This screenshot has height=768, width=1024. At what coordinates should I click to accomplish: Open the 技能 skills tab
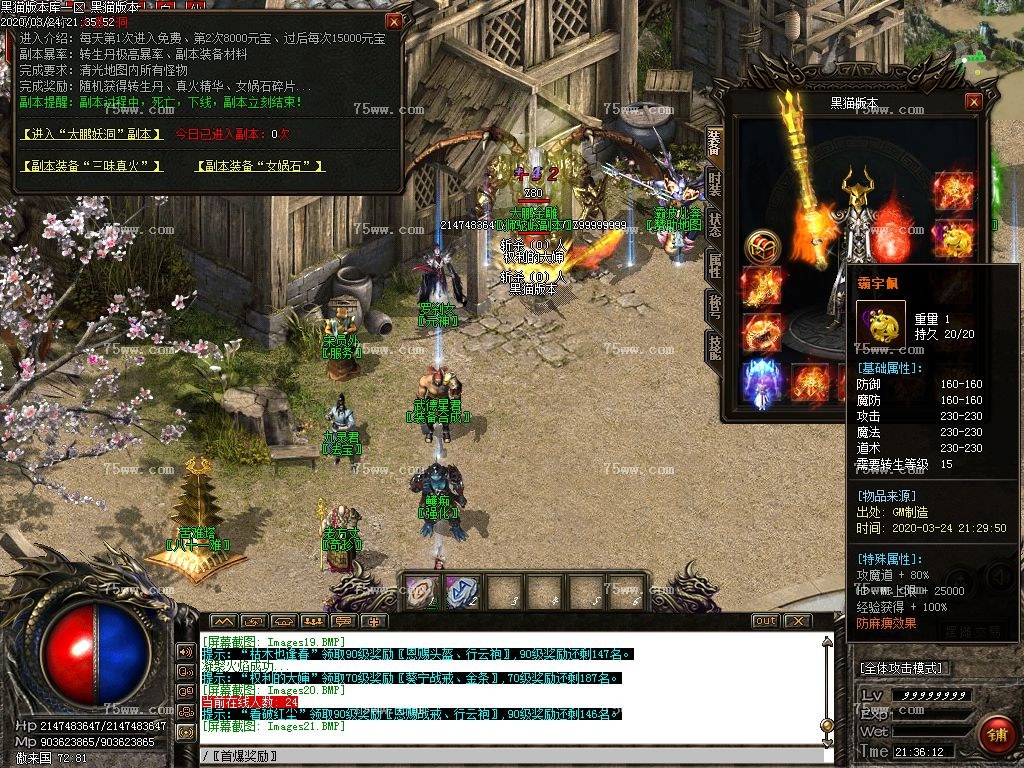(x=714, y=347)
